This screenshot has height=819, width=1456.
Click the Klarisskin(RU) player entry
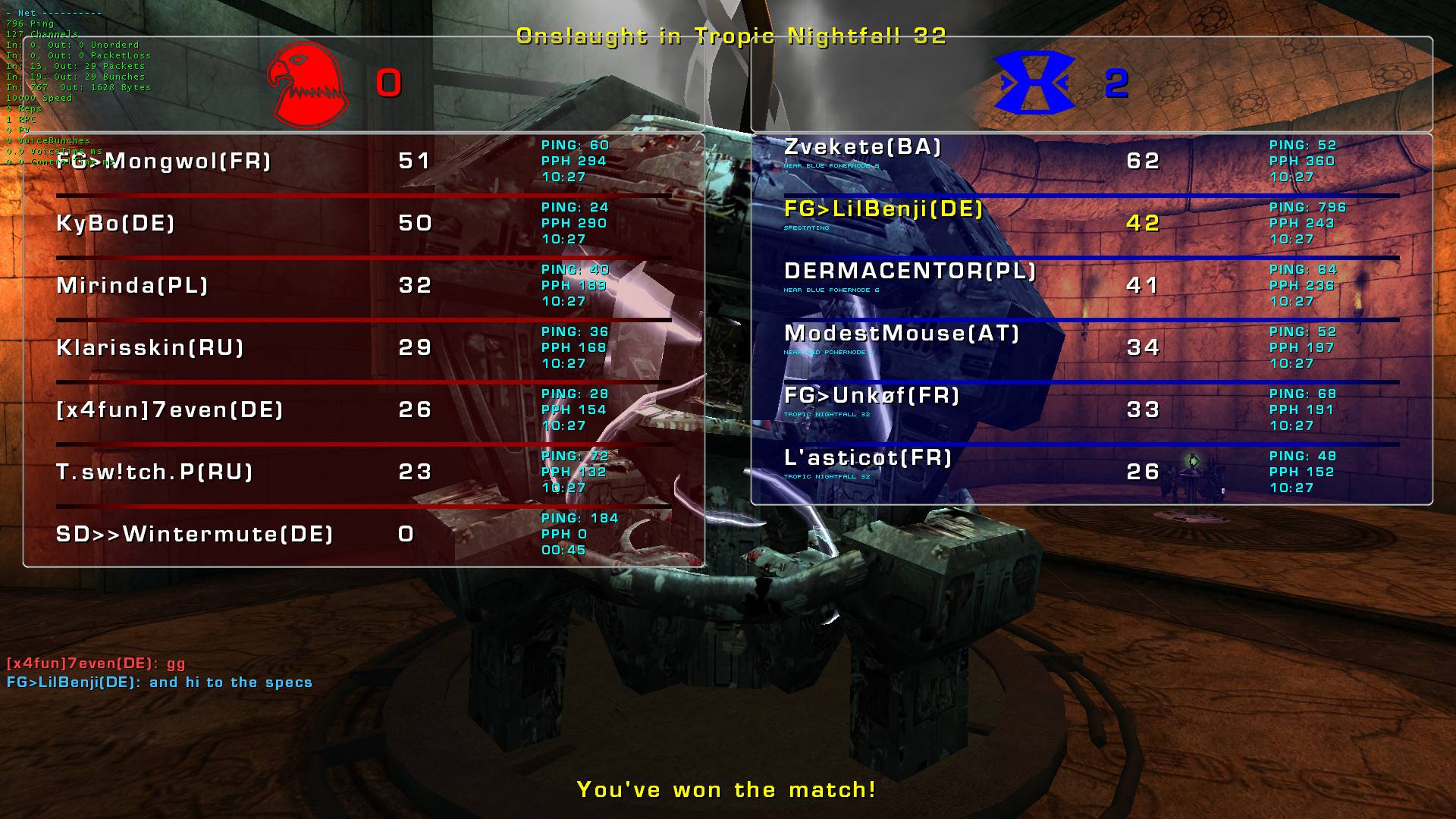[150, 348]
